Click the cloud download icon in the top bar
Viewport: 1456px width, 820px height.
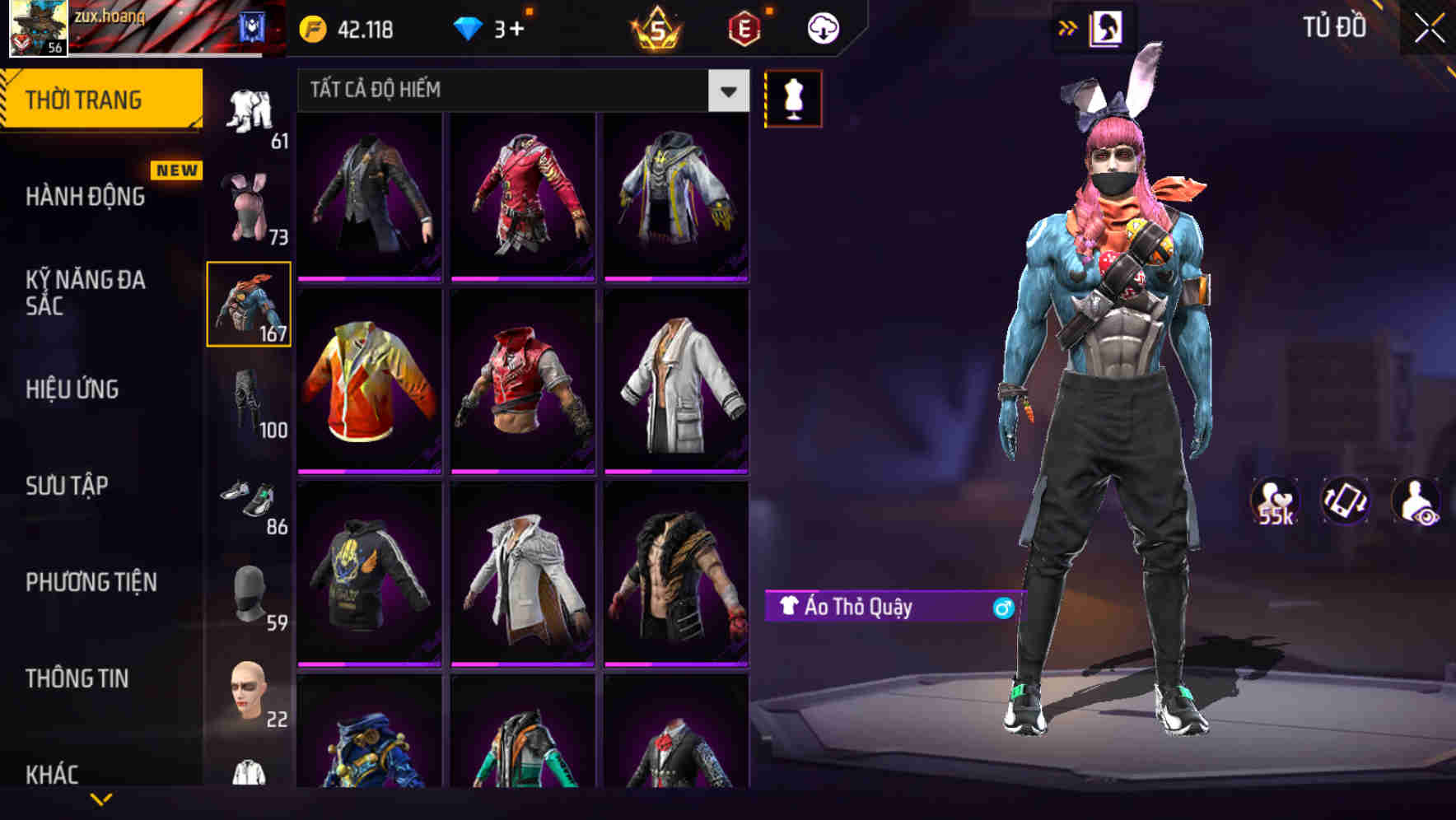[822, 27]
